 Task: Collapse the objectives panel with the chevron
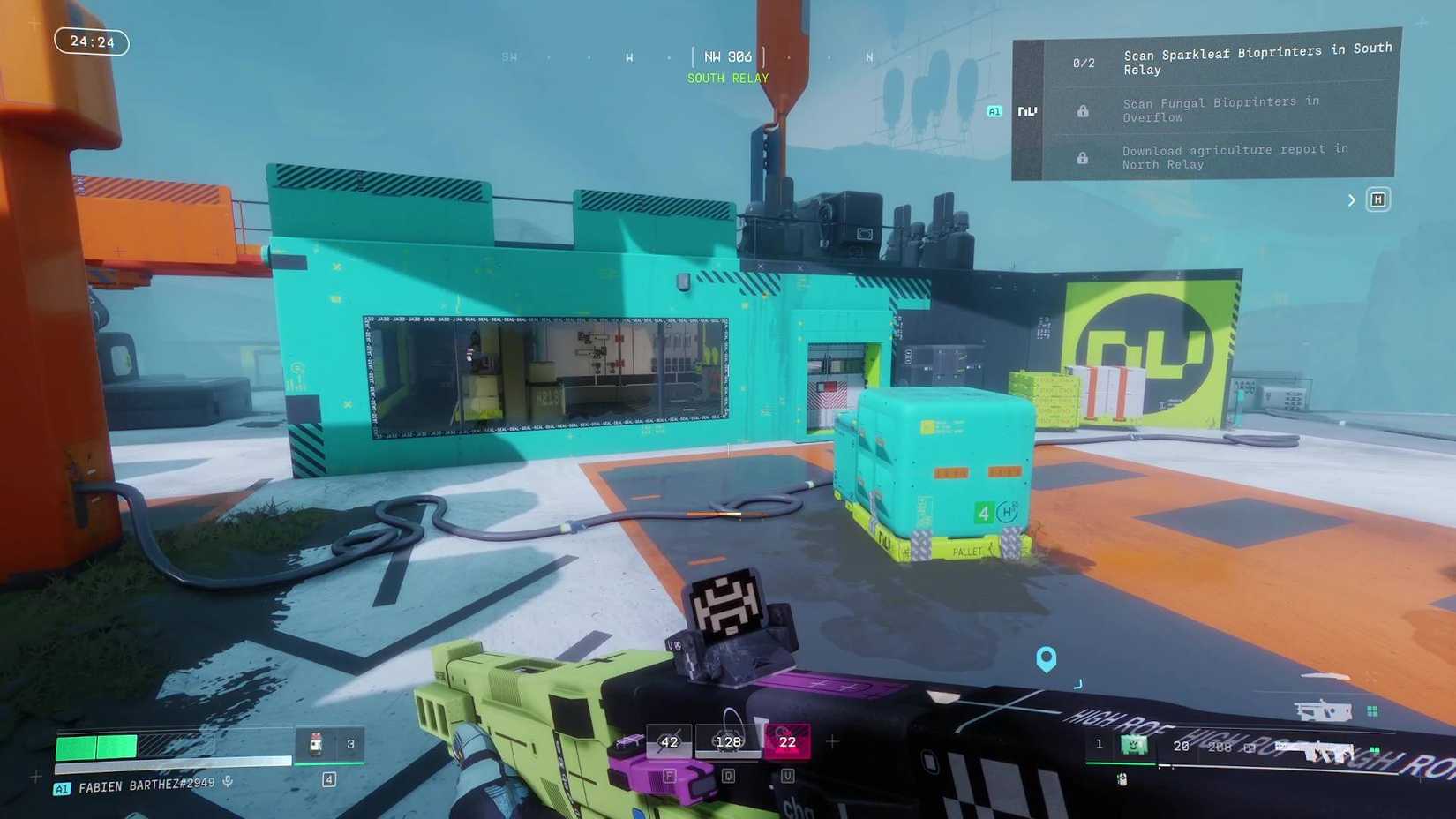1351,199
